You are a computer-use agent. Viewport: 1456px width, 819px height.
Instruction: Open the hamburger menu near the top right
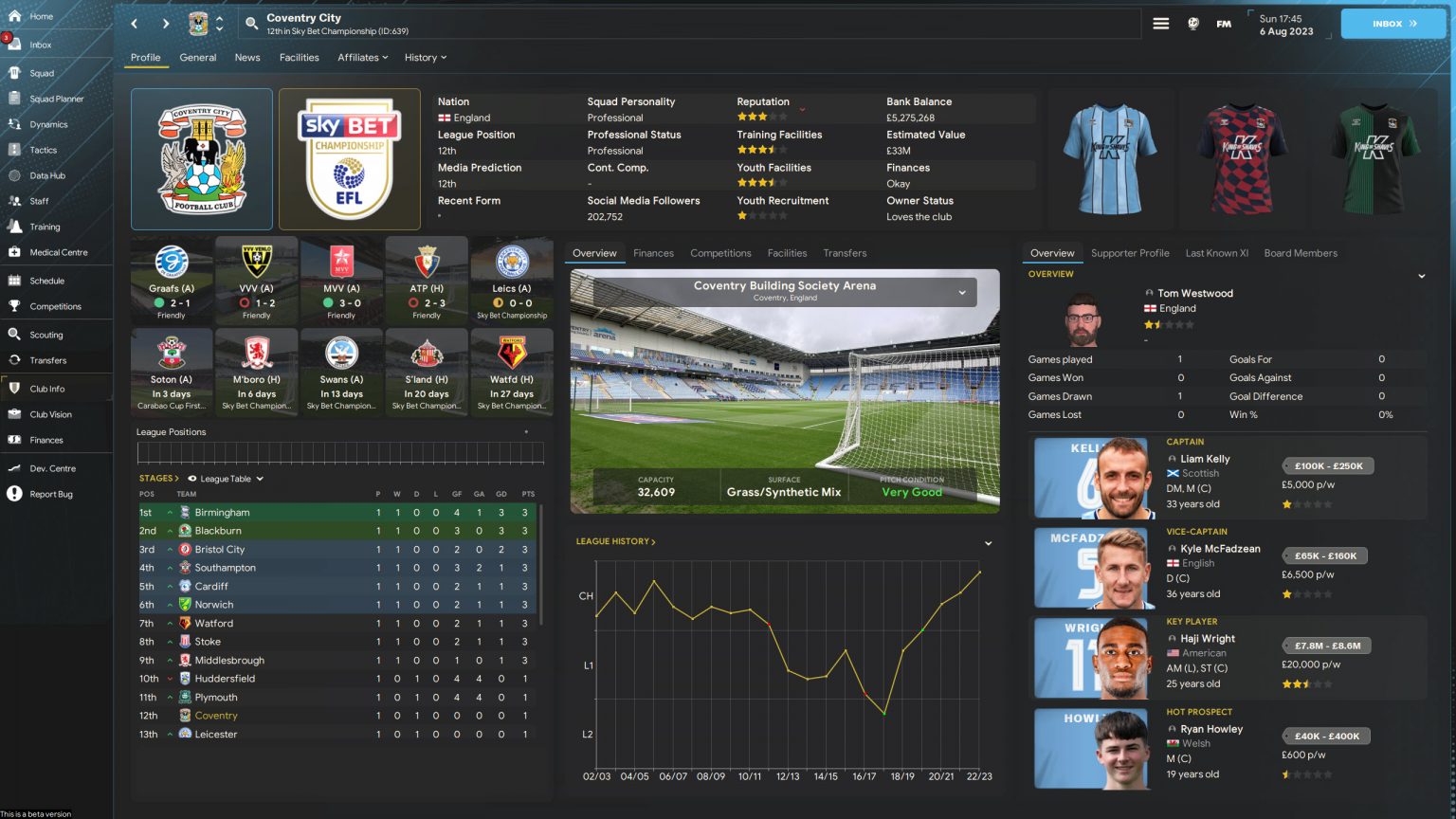pyautogui.click(x=1161, y=24)
